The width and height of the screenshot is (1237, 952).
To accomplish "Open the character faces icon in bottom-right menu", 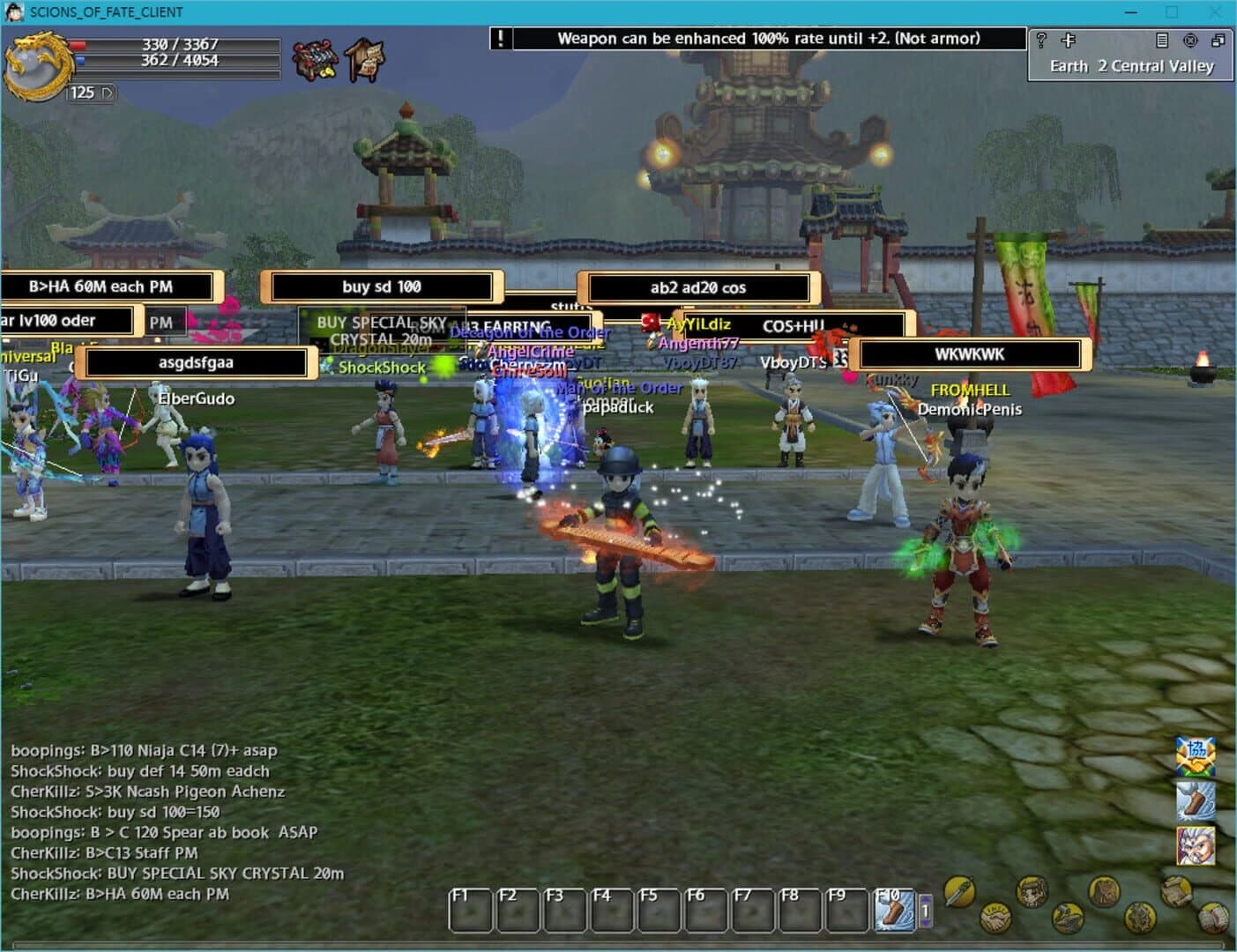I will [1032, 892].
